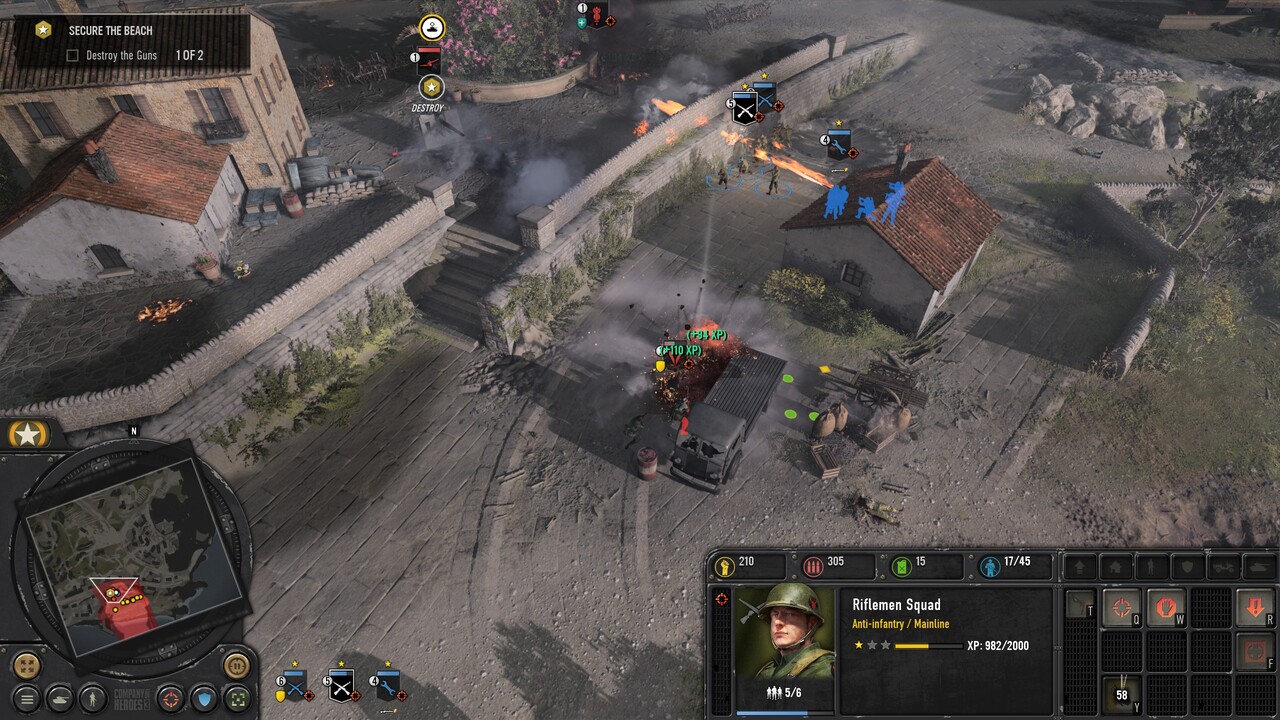The width and height of the screenshot is (1280, 720).
Task: Click the red crosshair button under the minimap
Action: tap(171, 698)
